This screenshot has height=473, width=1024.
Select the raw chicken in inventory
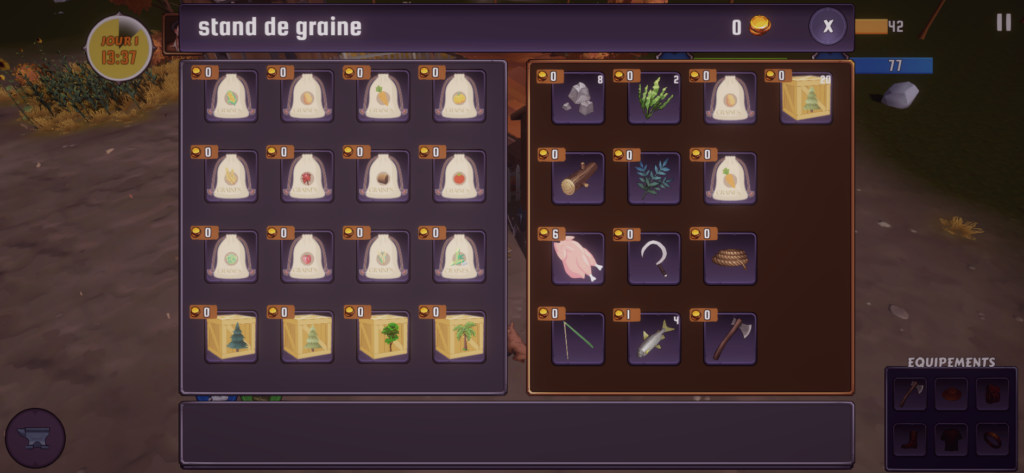click(x=578, y=259)
